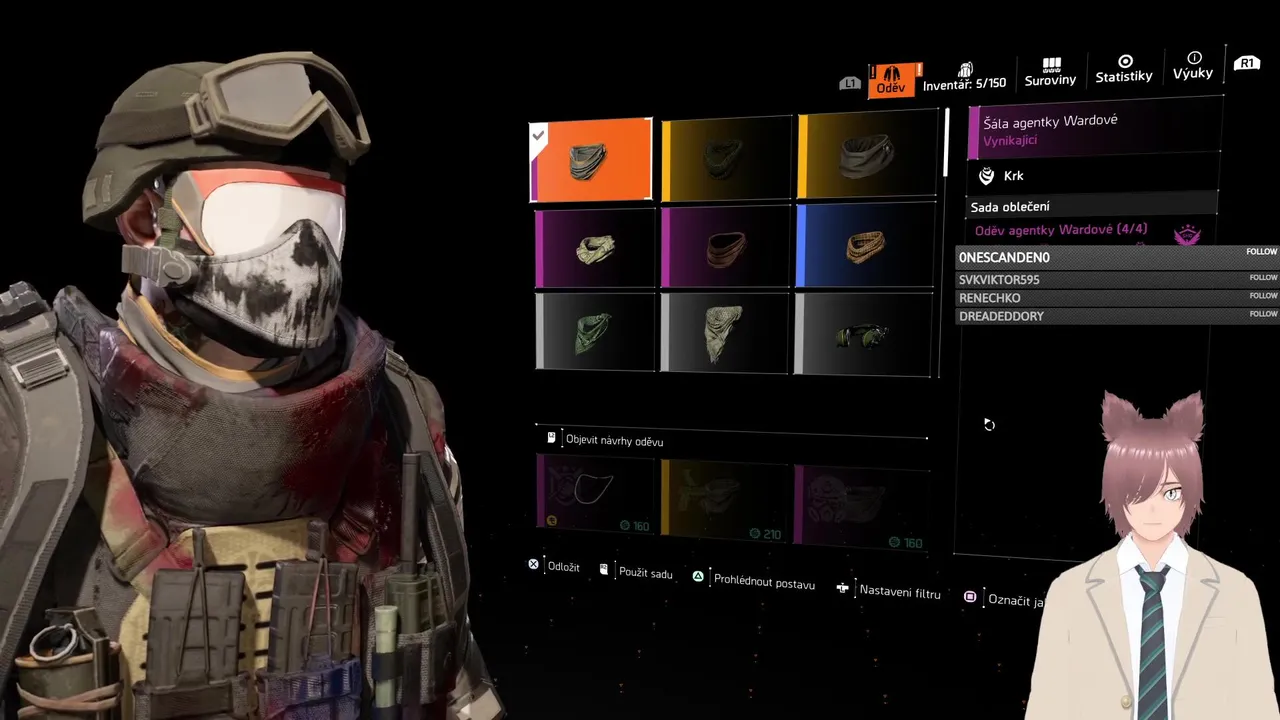The height and width of the screenshot is (720, 1280).
Task: Open the Inventář backpack tab
Action: pyautogui.click(x=964, y=79)
